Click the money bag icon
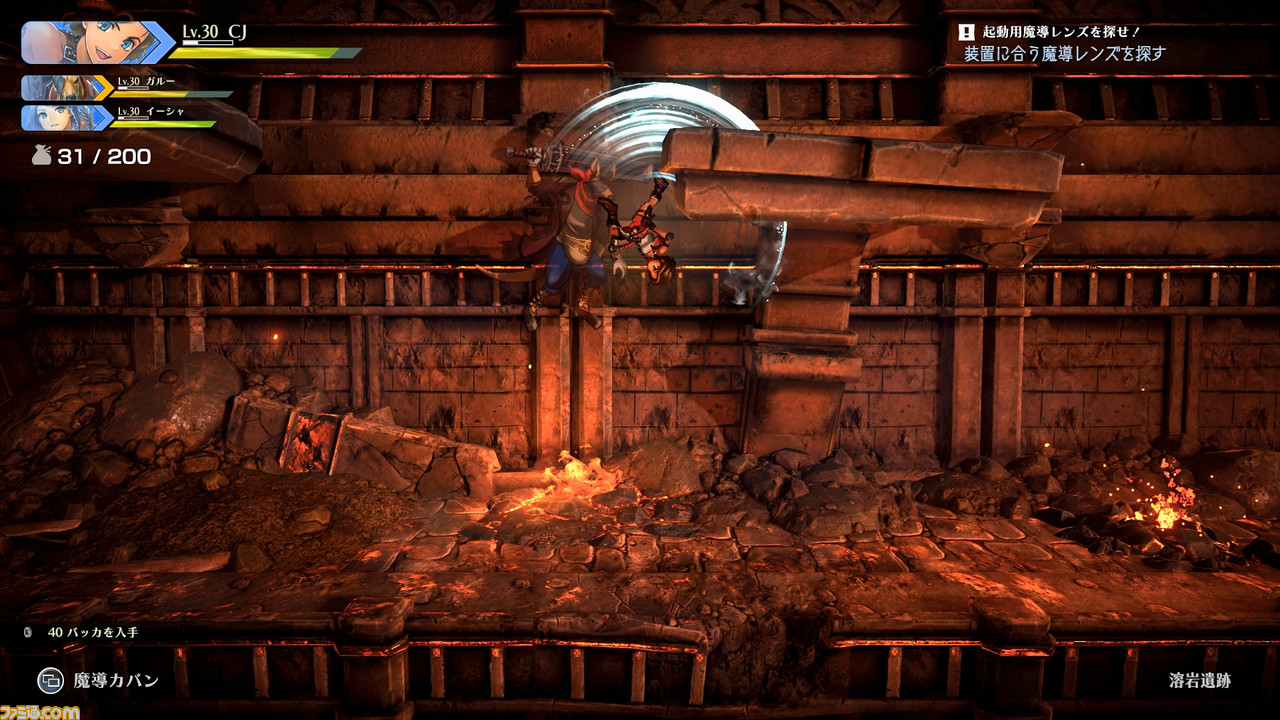The height and width of the screenshot is (720, 1280). pos(40,156)
